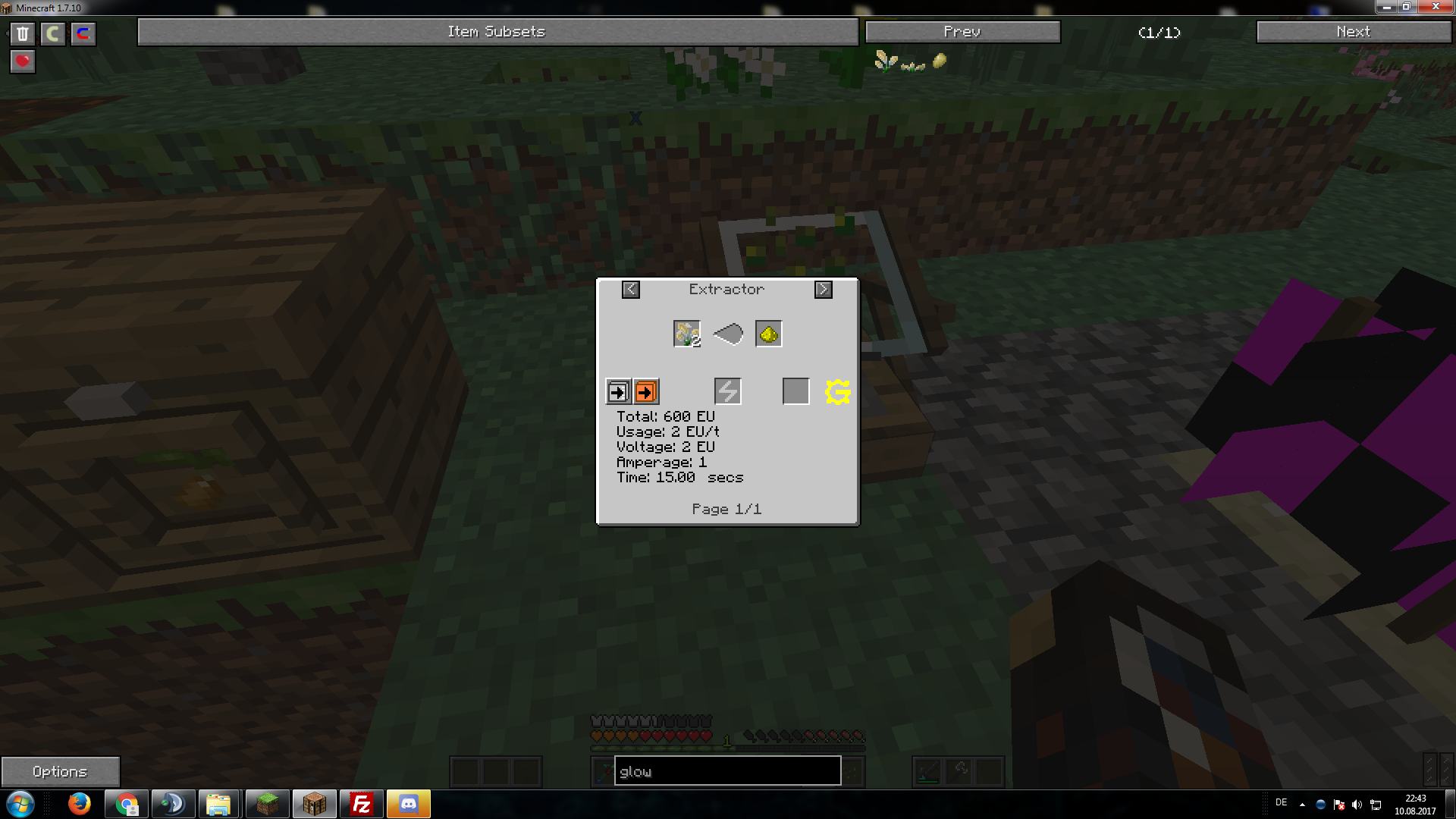Click the yellow GregTech gear icon
Image resolution: width=1456 pixels, height=819 pixels.
click(x=836, y=392)
